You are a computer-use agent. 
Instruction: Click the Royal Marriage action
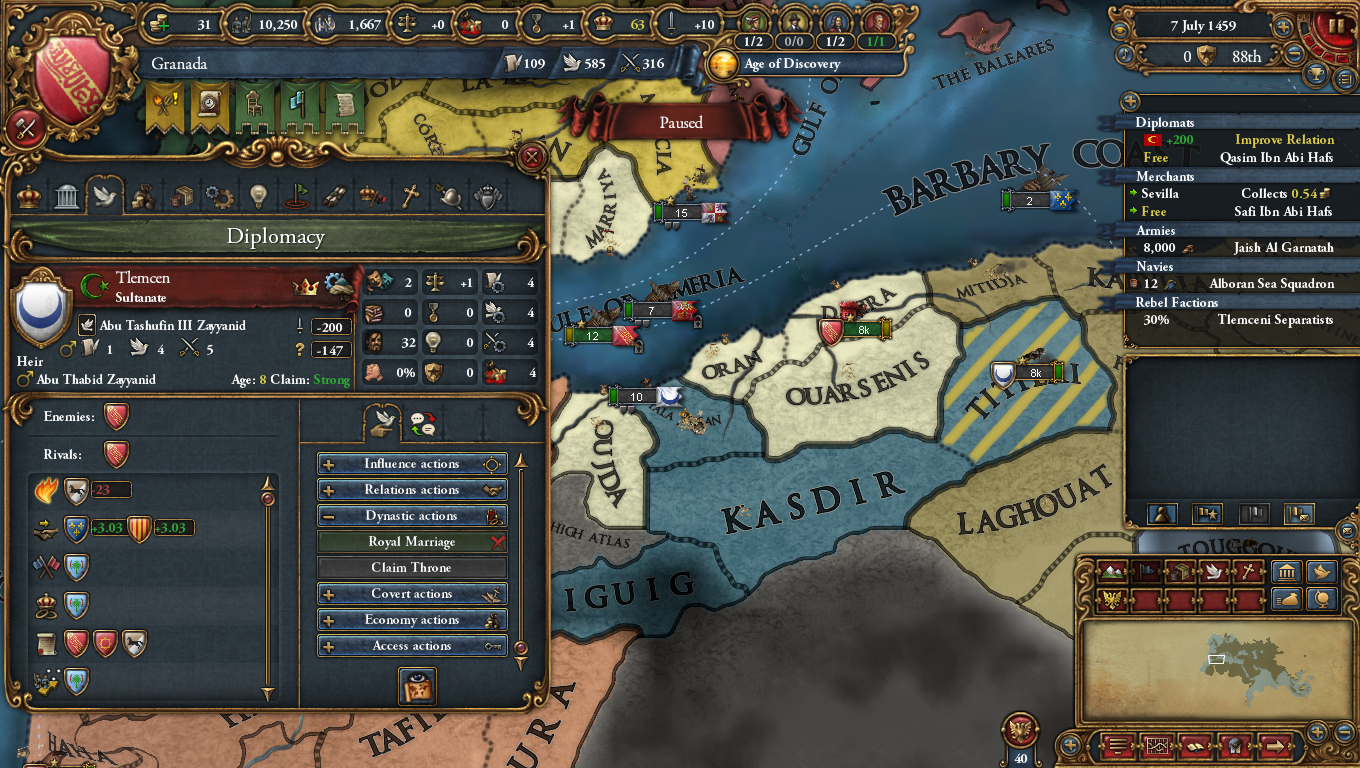412,541
